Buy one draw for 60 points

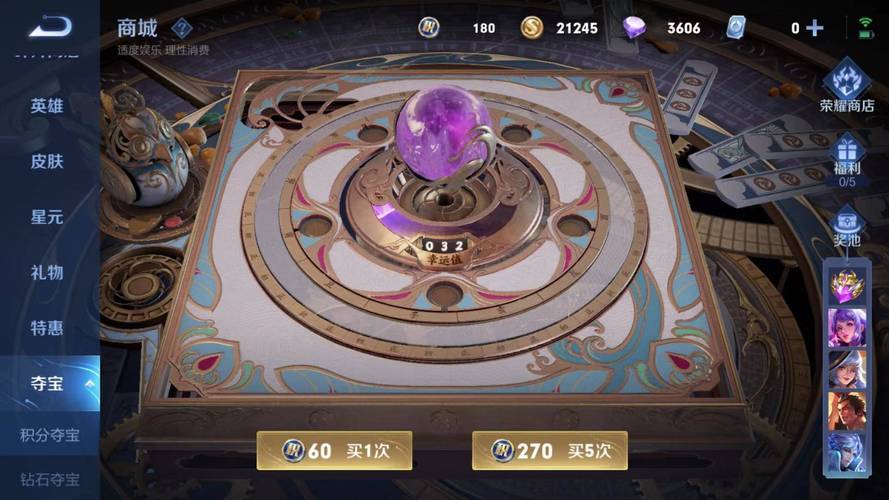335,451
